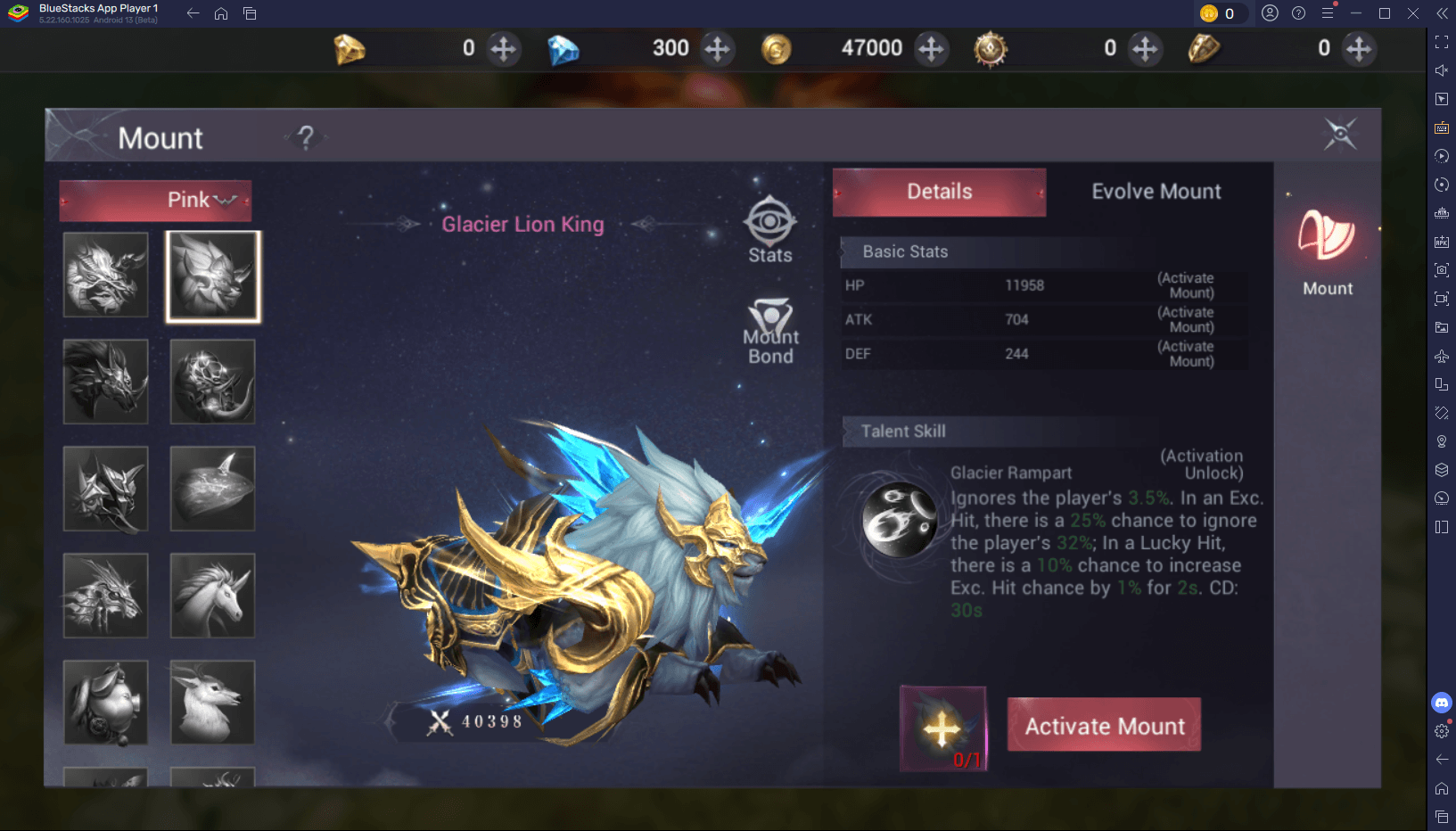1456x831 pixels.
Task: Choose the shark fin mount thumbnail
Action: click(212, 488)
